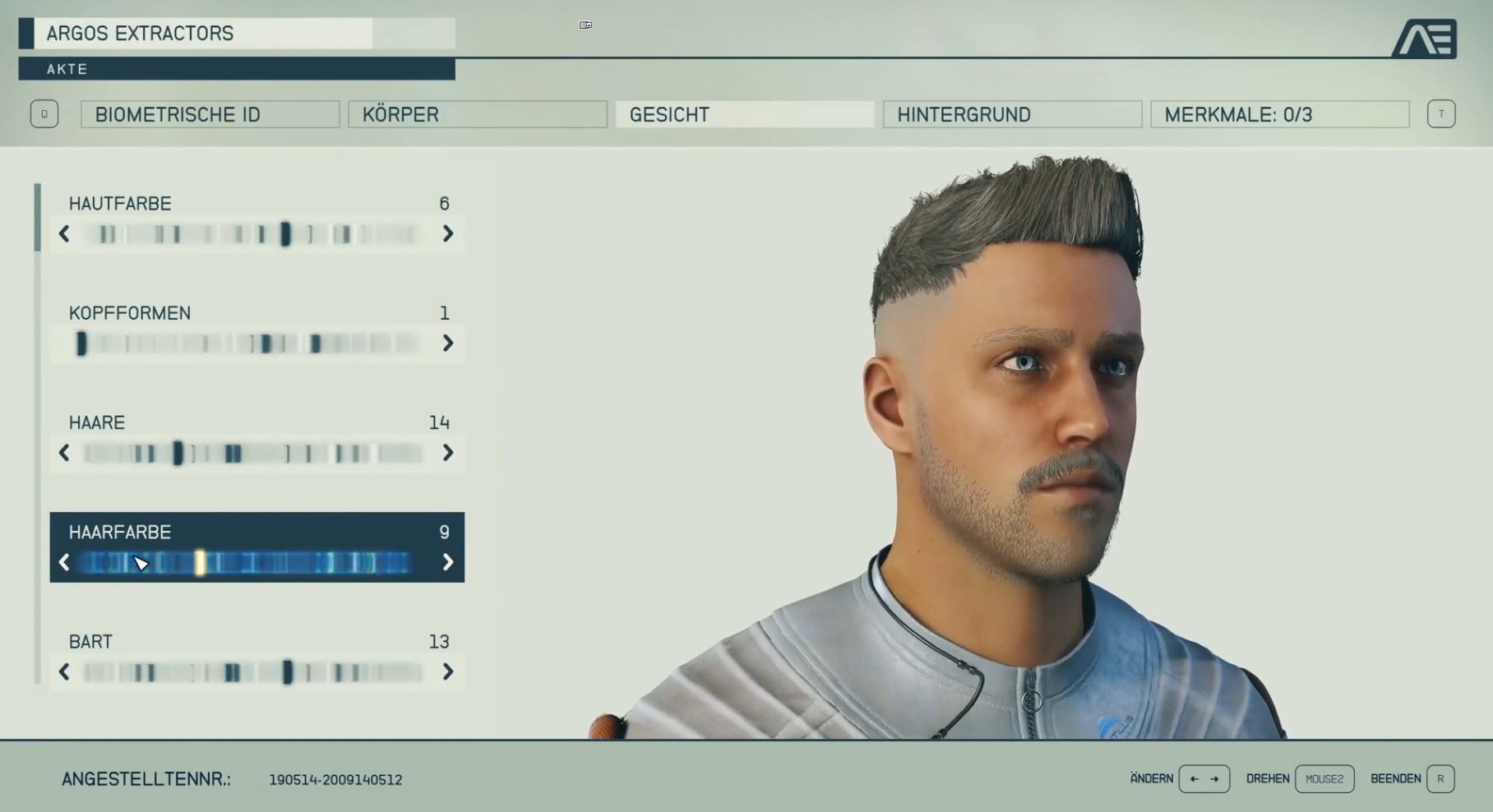Click the Hautfarbe left arrow

coord(64,234)
